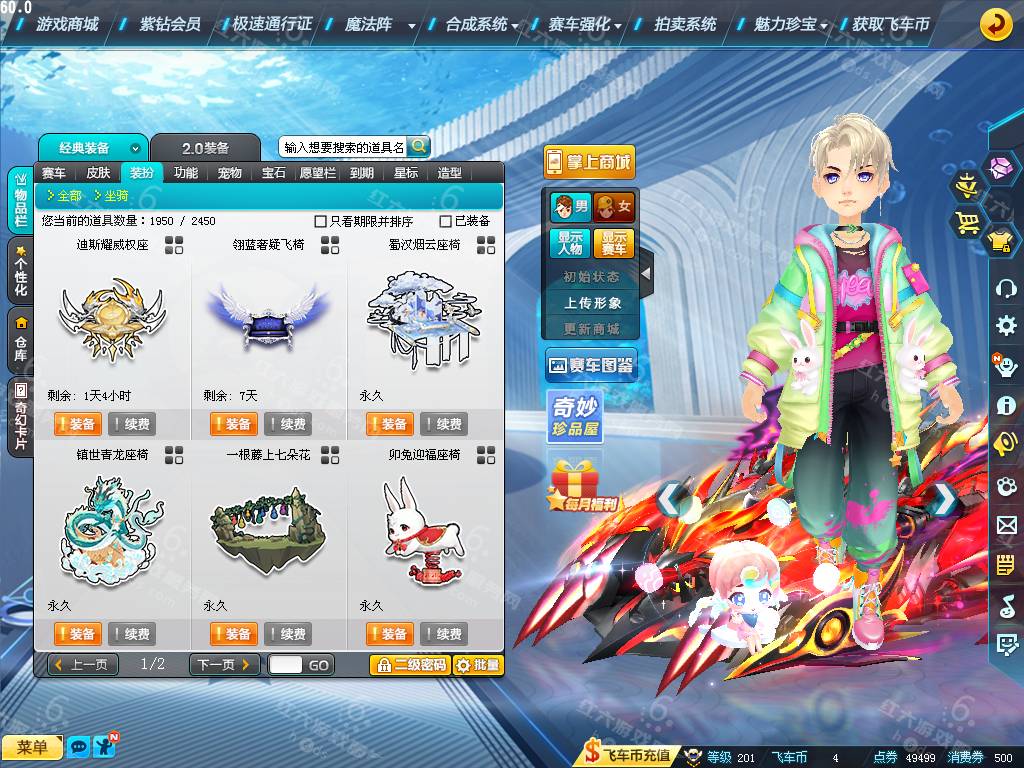Open the 批量 batch settings button
The image size is (1024, 768).
(478, 665)
